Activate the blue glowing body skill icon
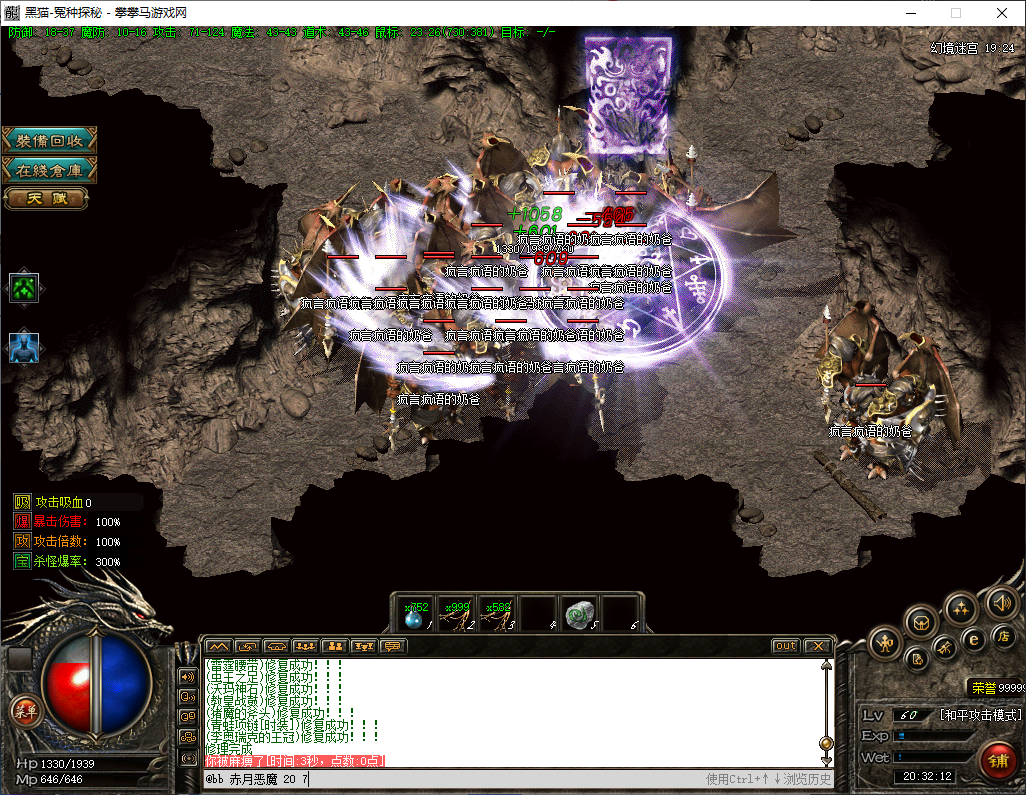 pyautogui.click(x=23, y=346)
